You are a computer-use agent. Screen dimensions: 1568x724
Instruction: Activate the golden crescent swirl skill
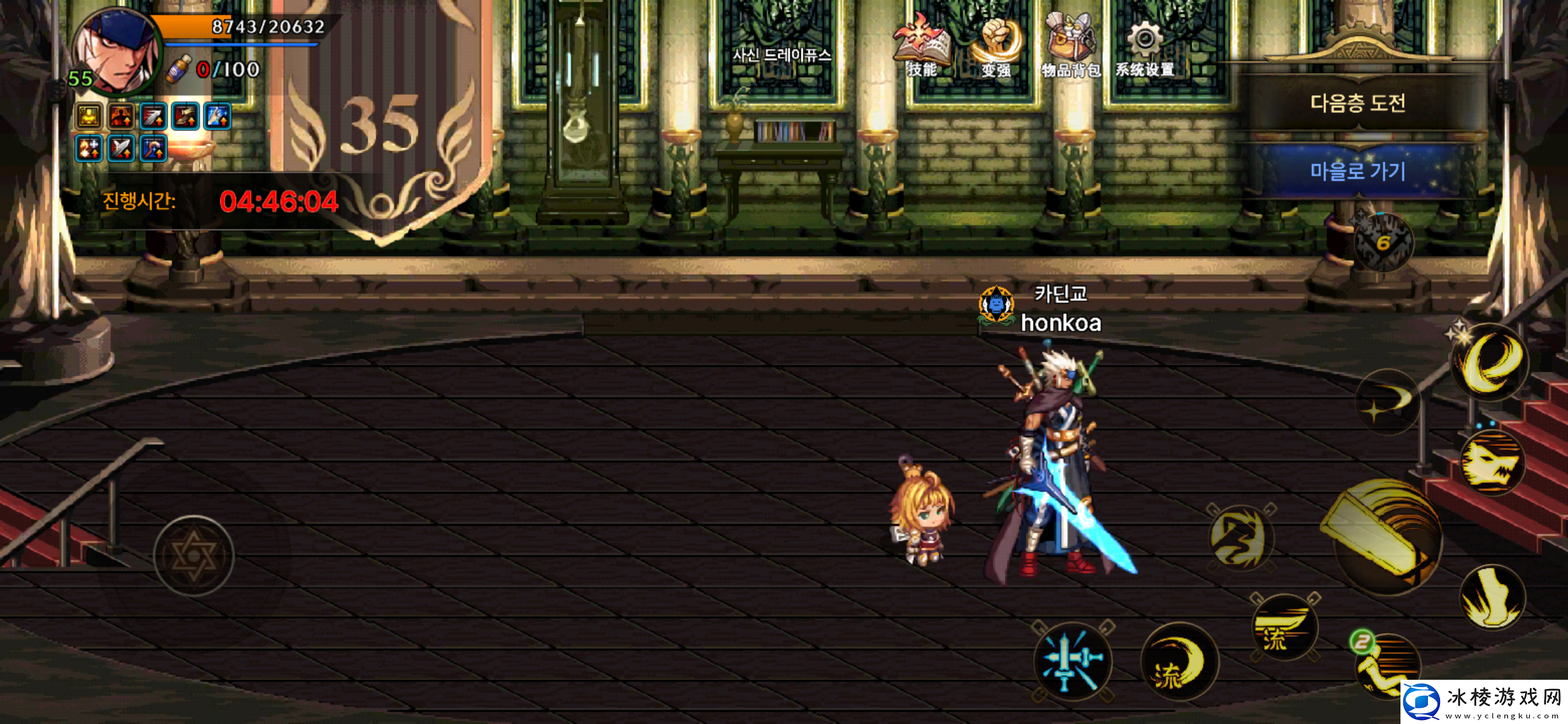[1490, 362]
